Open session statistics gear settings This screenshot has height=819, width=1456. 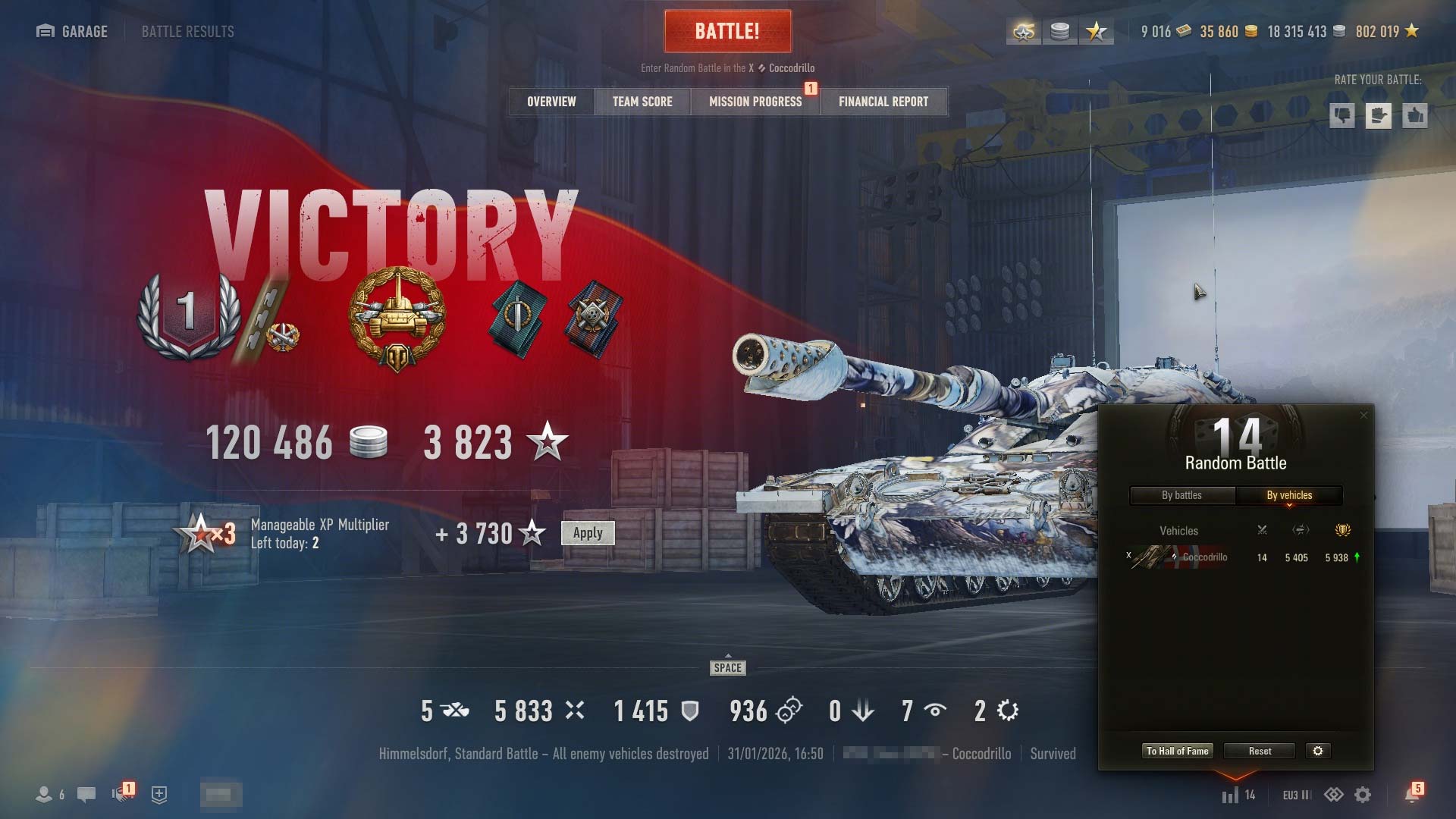(x=1318, y=751)
